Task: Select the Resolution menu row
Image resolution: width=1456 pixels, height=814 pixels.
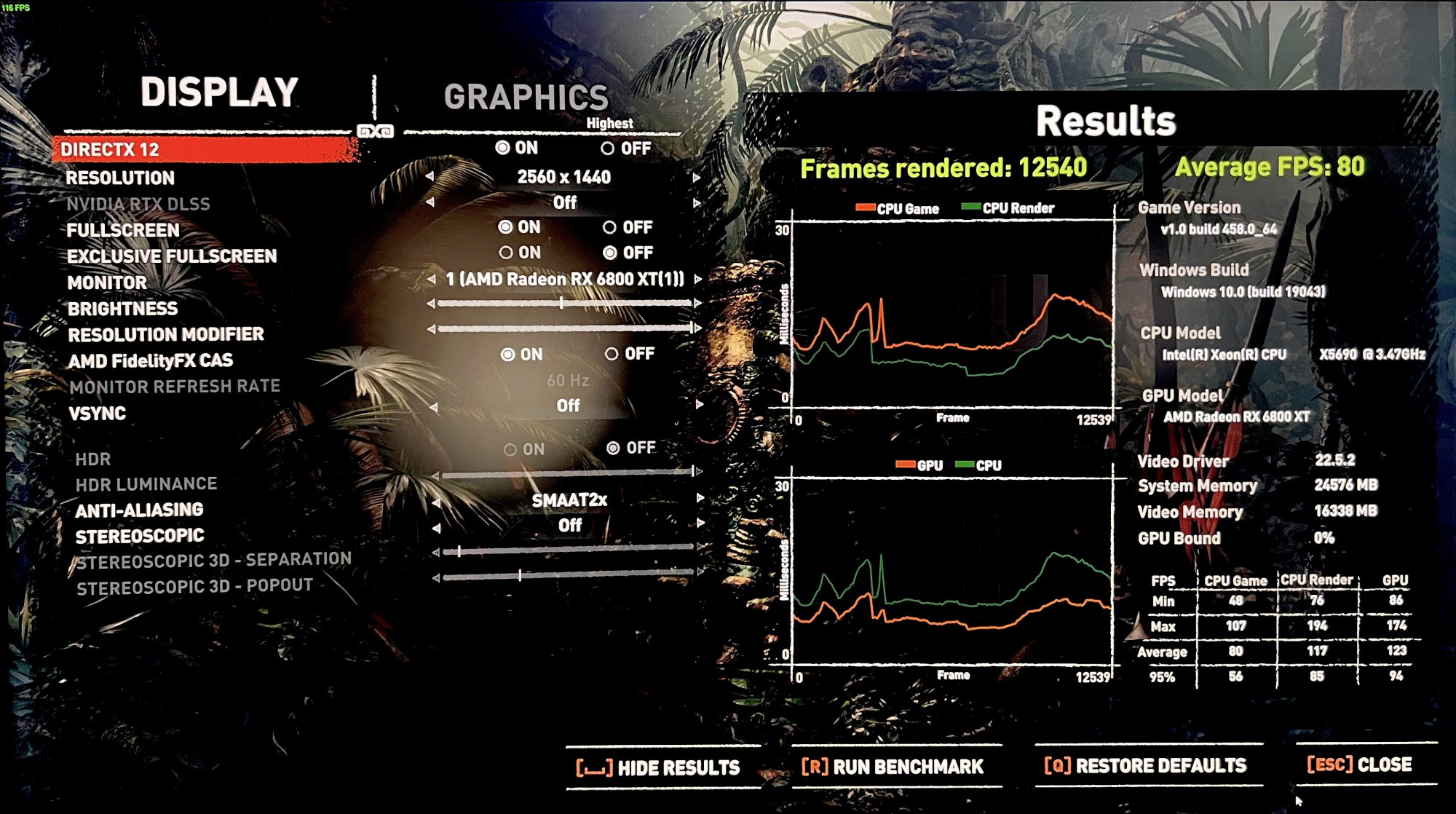Action: [x=120, y=178]
